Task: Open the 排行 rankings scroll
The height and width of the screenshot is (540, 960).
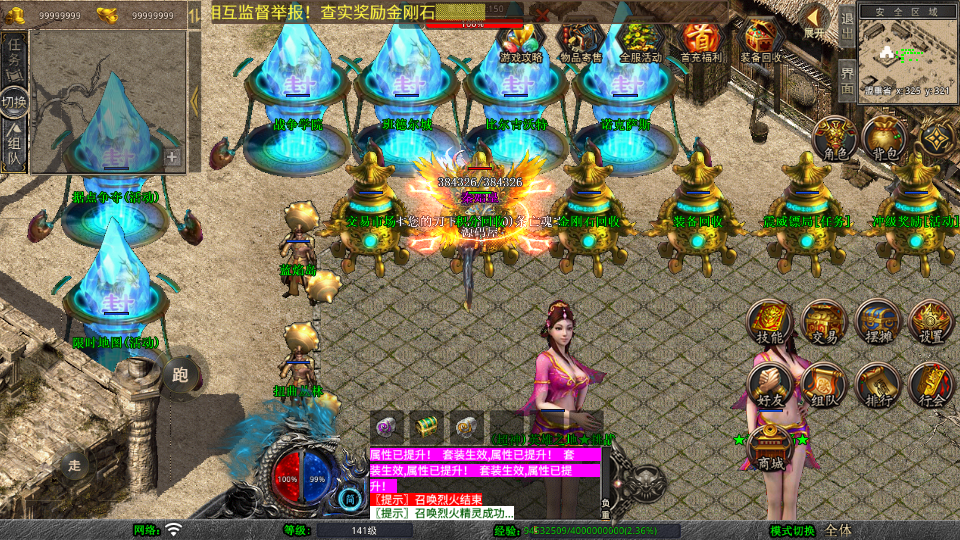Action: pyautogui.click(x=878, y=384)
